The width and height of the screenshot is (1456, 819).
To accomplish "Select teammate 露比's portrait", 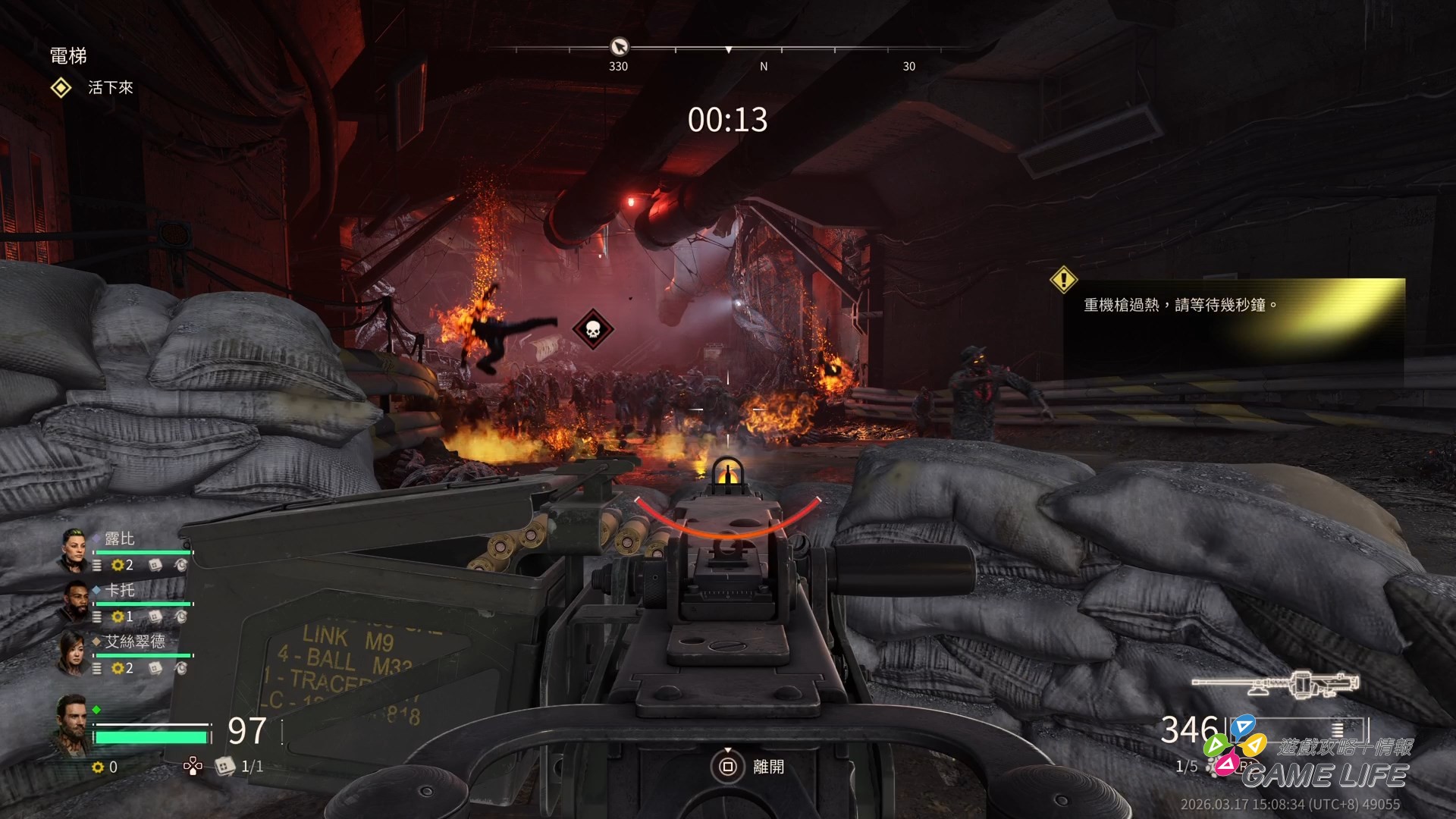I will [75, 550].
